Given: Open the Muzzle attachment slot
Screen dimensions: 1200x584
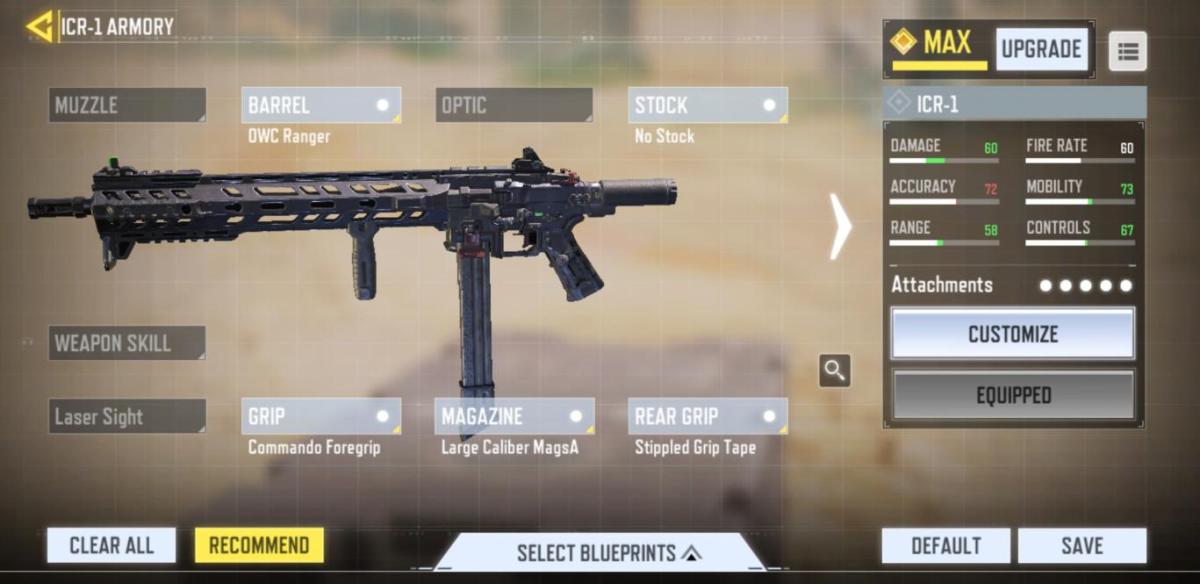Looking at the screenshot, I should pyautogui.click(x=127, y=105).
